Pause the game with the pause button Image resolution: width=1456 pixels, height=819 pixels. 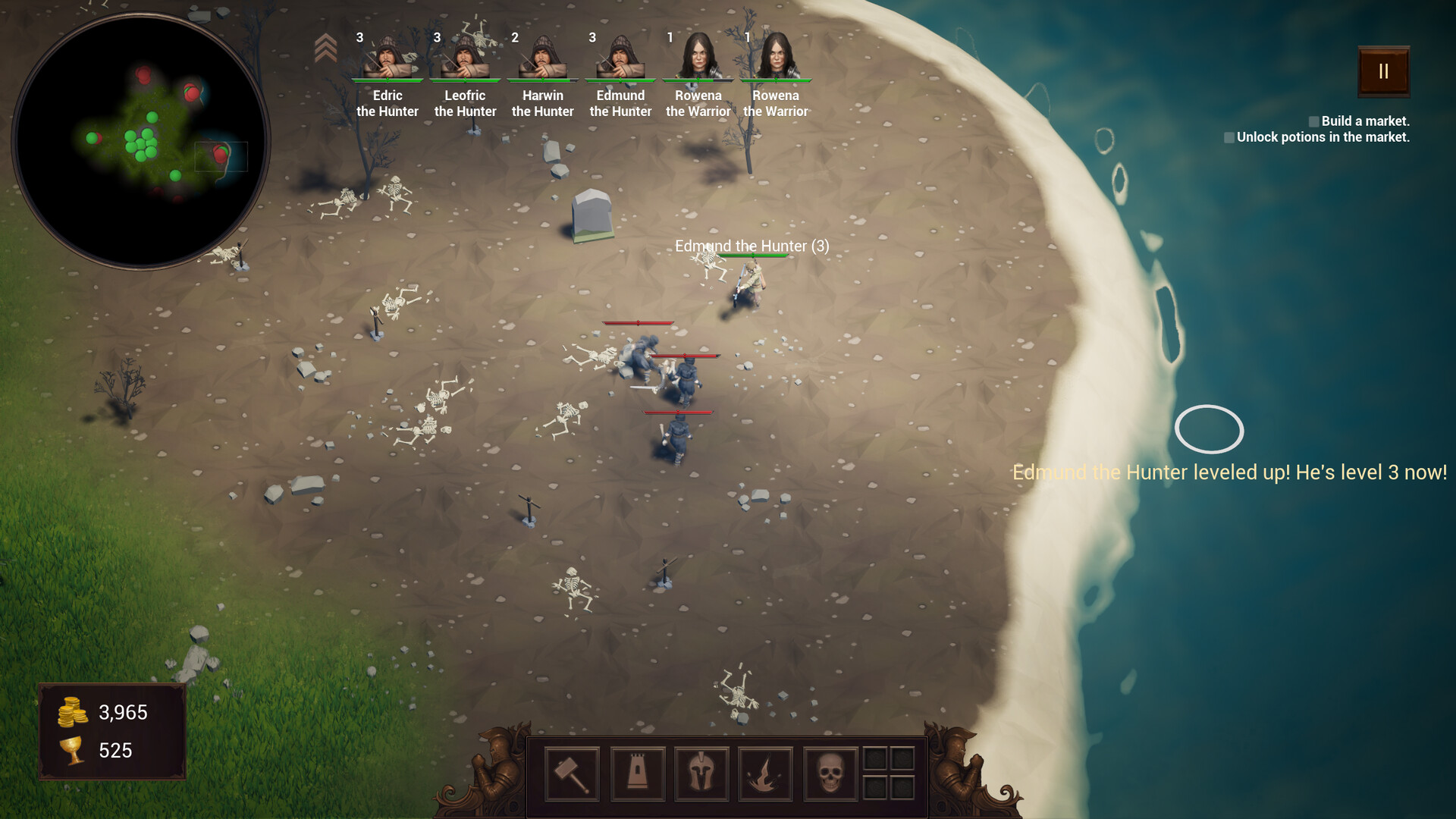point(1383,71)
